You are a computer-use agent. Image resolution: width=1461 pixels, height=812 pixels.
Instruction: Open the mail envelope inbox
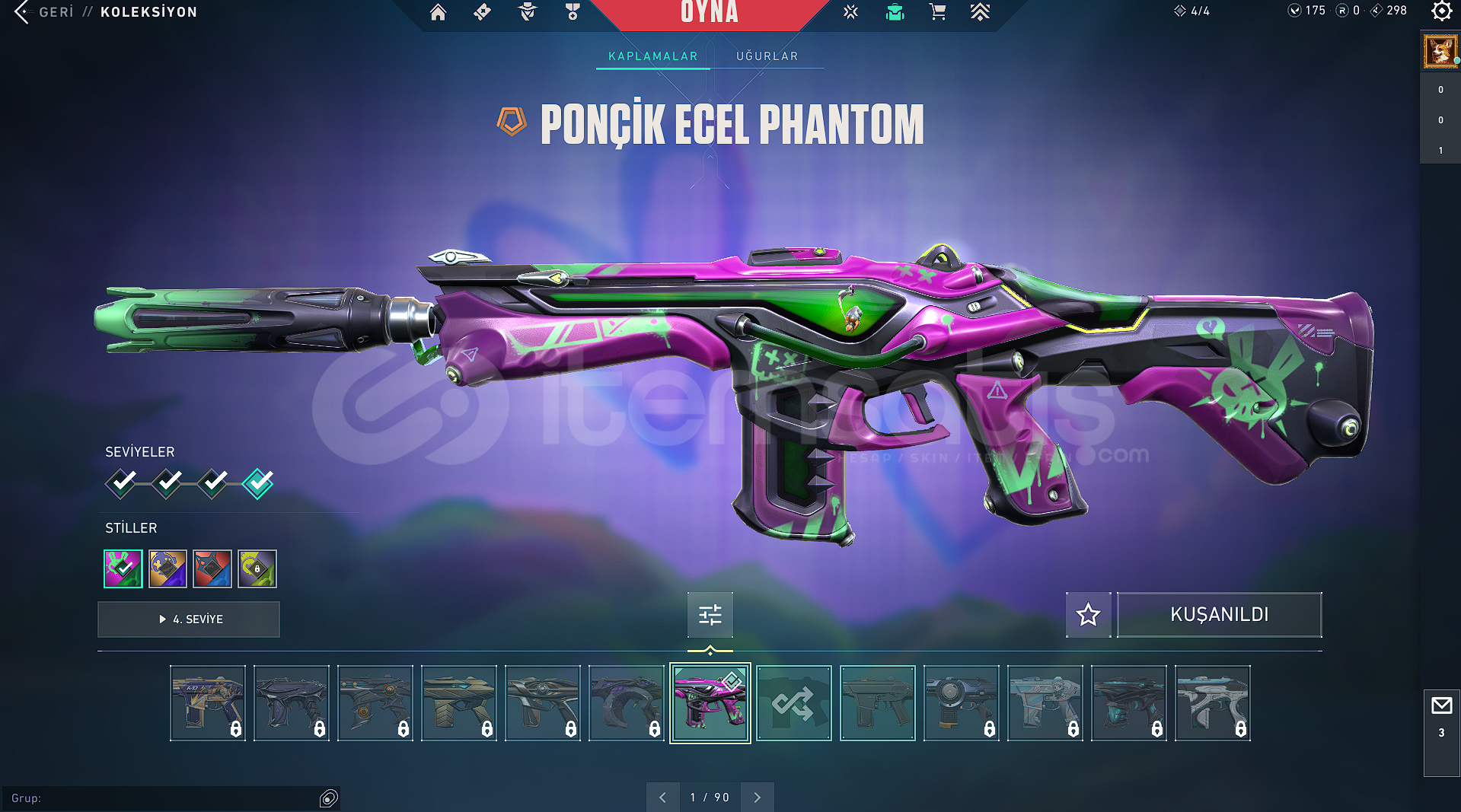[x=1441, y=706]
